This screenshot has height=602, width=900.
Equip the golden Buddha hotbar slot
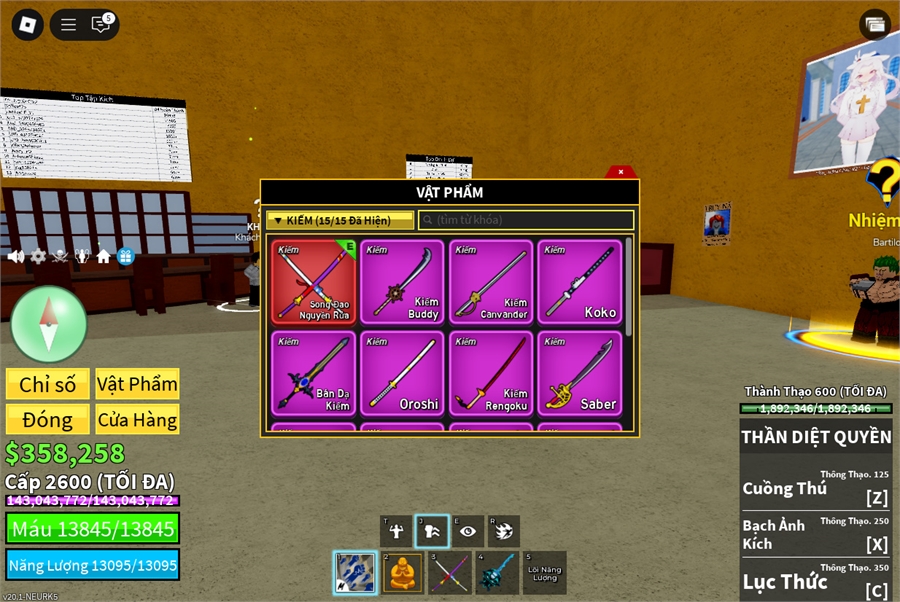[403, 573]
